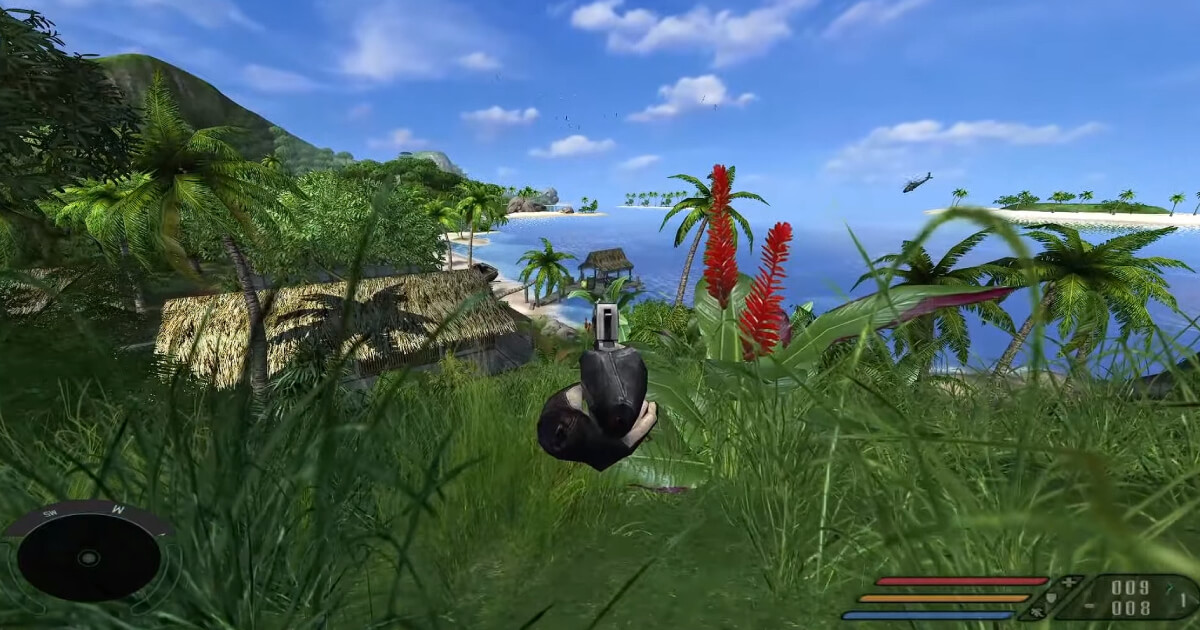Select the armor shield icon
1200x630 pixels.
(x=1052, y=597)
